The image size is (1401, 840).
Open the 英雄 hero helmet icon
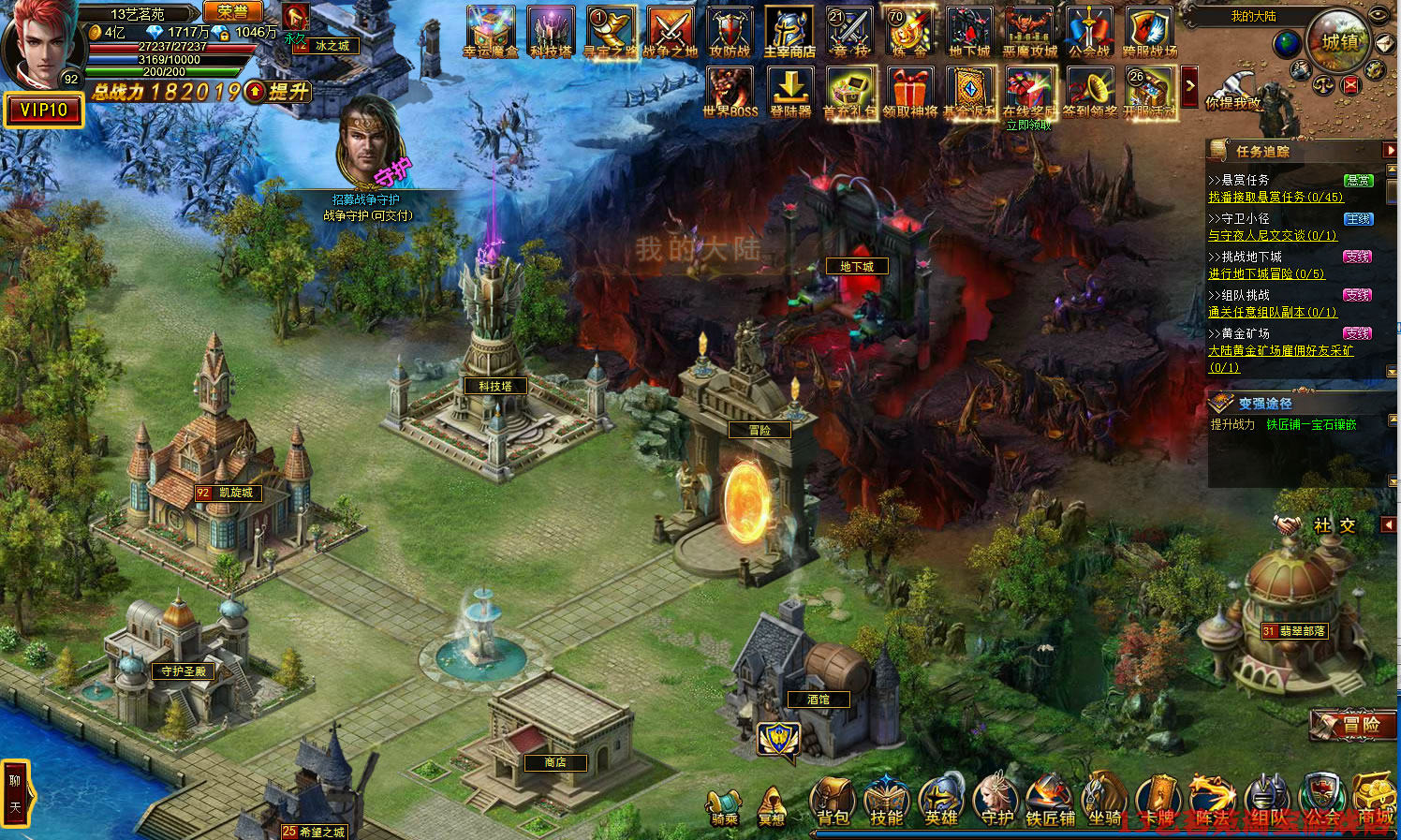[941, 802]
